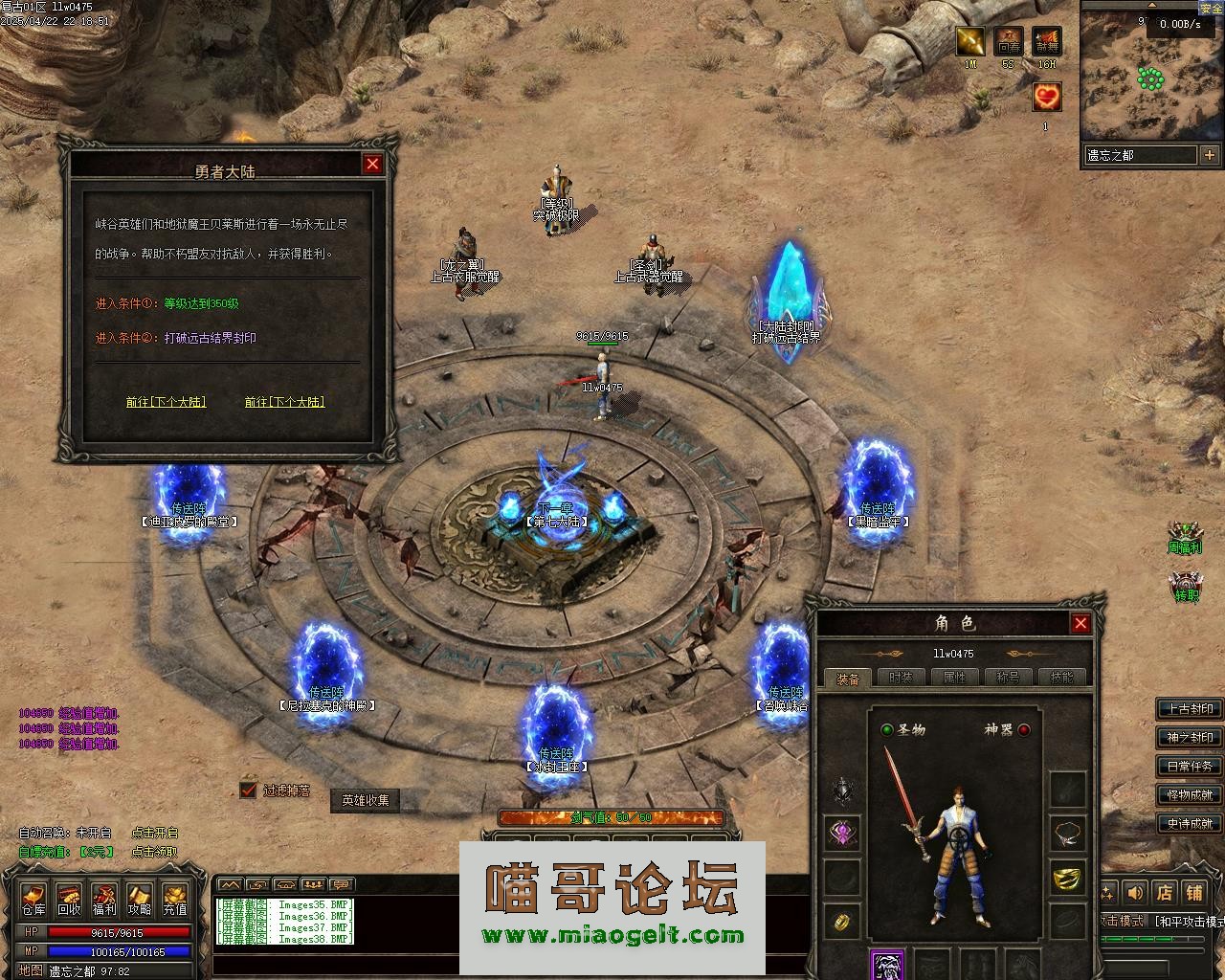Image resolution: width=1225 pixels, height=980 pixels.
Task: Open the 回收 recycle menu
Action: point(69,899)
